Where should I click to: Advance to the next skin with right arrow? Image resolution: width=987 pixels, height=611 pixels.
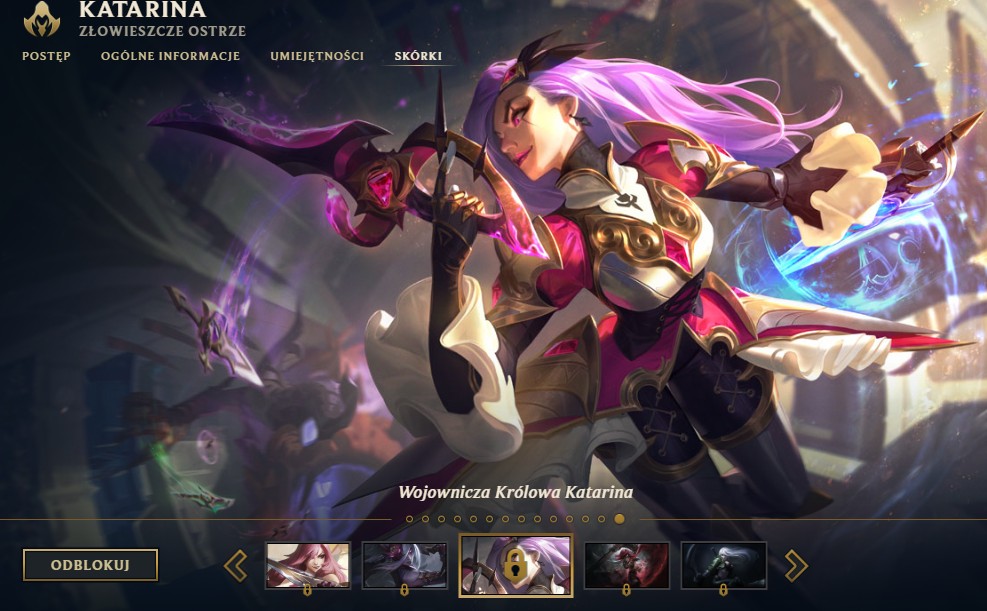coord(795,566)
